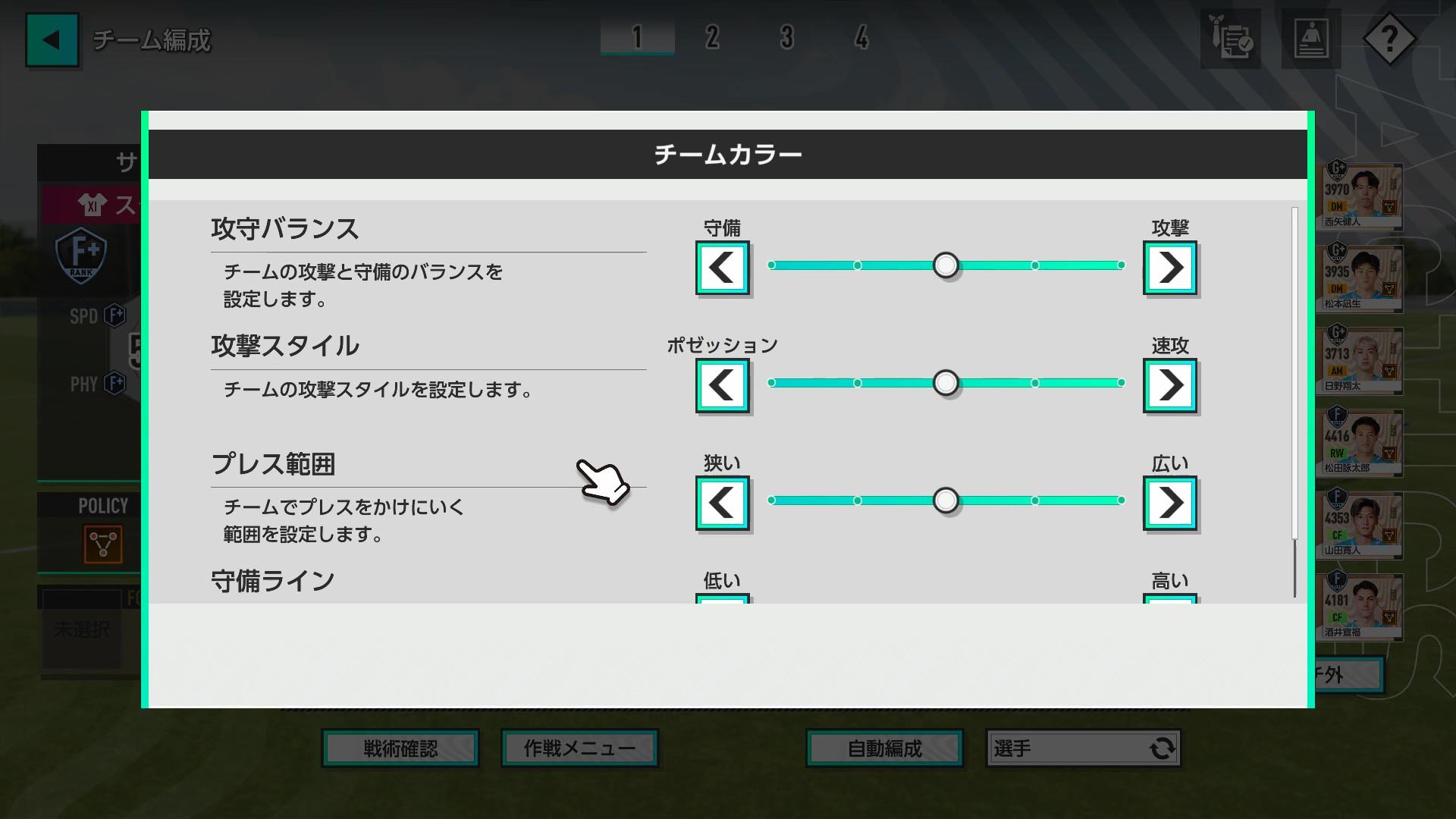
Task: Click the refresh icon inside the 選手 button
Action: point(1161,748)
